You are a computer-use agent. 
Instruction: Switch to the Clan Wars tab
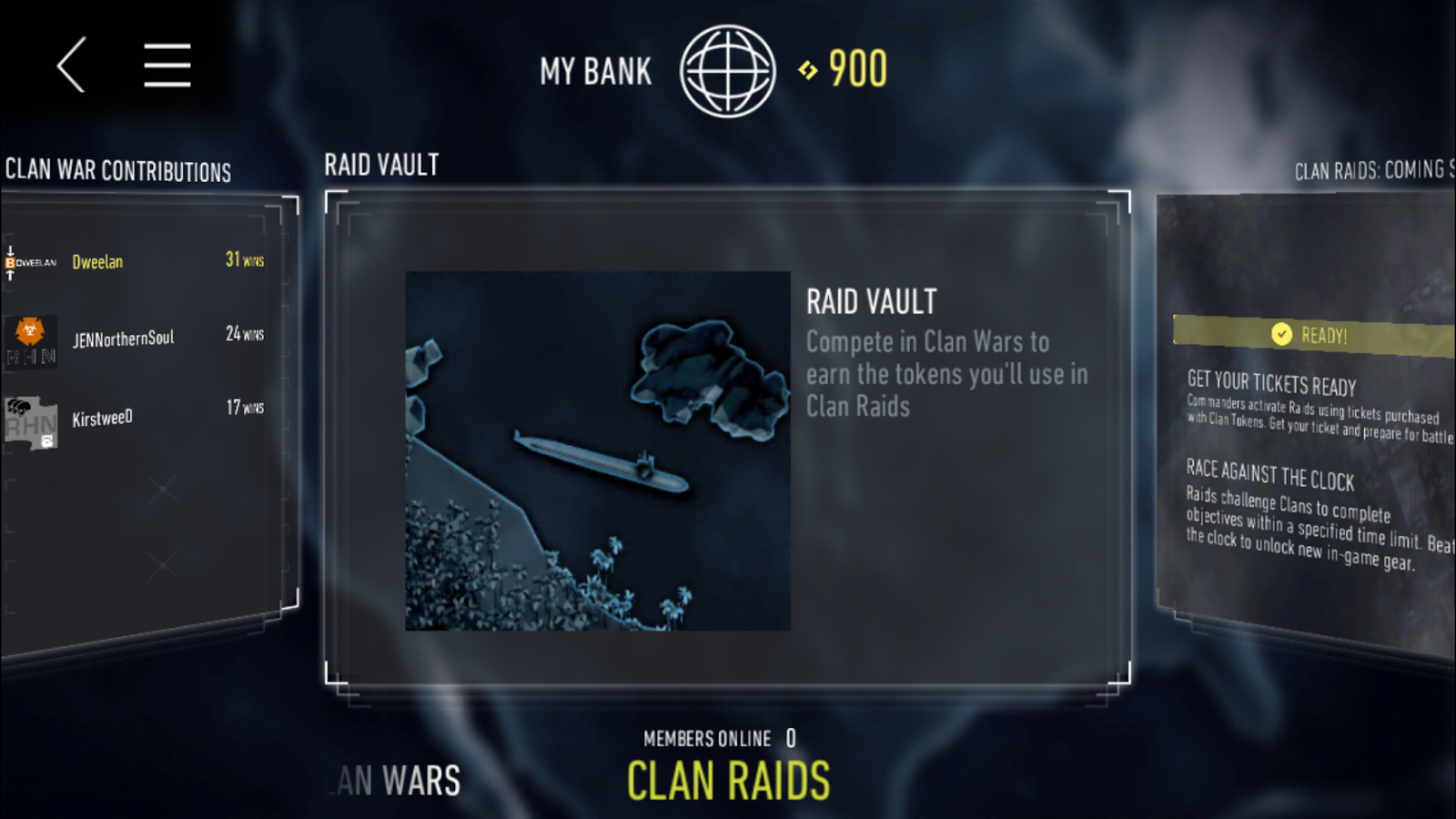tap(396, 780)
